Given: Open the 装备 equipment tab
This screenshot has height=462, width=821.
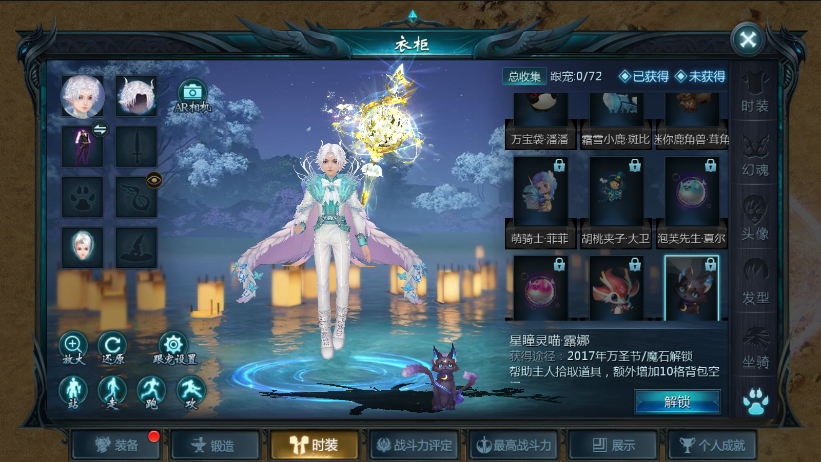Looking at the screenshot, I should pyautogui.click(x=111, y=445).
